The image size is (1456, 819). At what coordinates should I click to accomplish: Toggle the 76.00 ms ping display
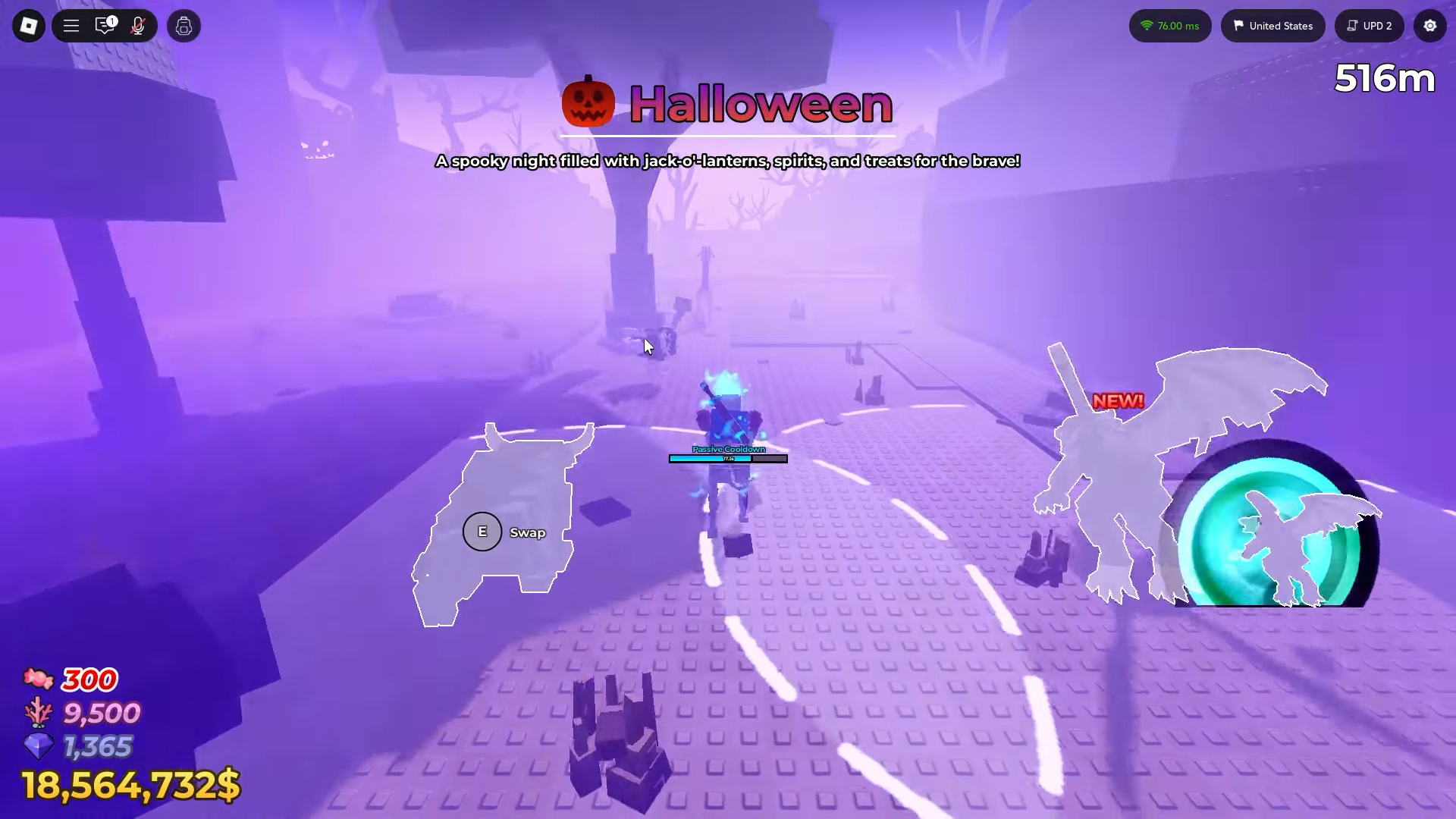[1170, 25]
